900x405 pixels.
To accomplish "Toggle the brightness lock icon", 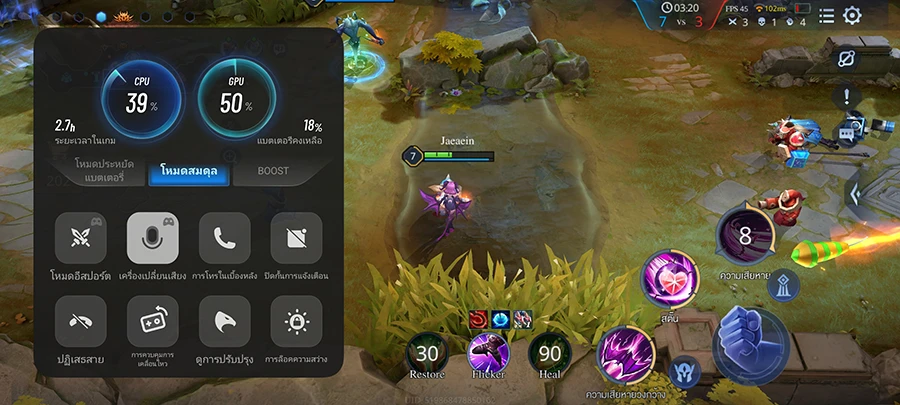I will pos(297,322).
